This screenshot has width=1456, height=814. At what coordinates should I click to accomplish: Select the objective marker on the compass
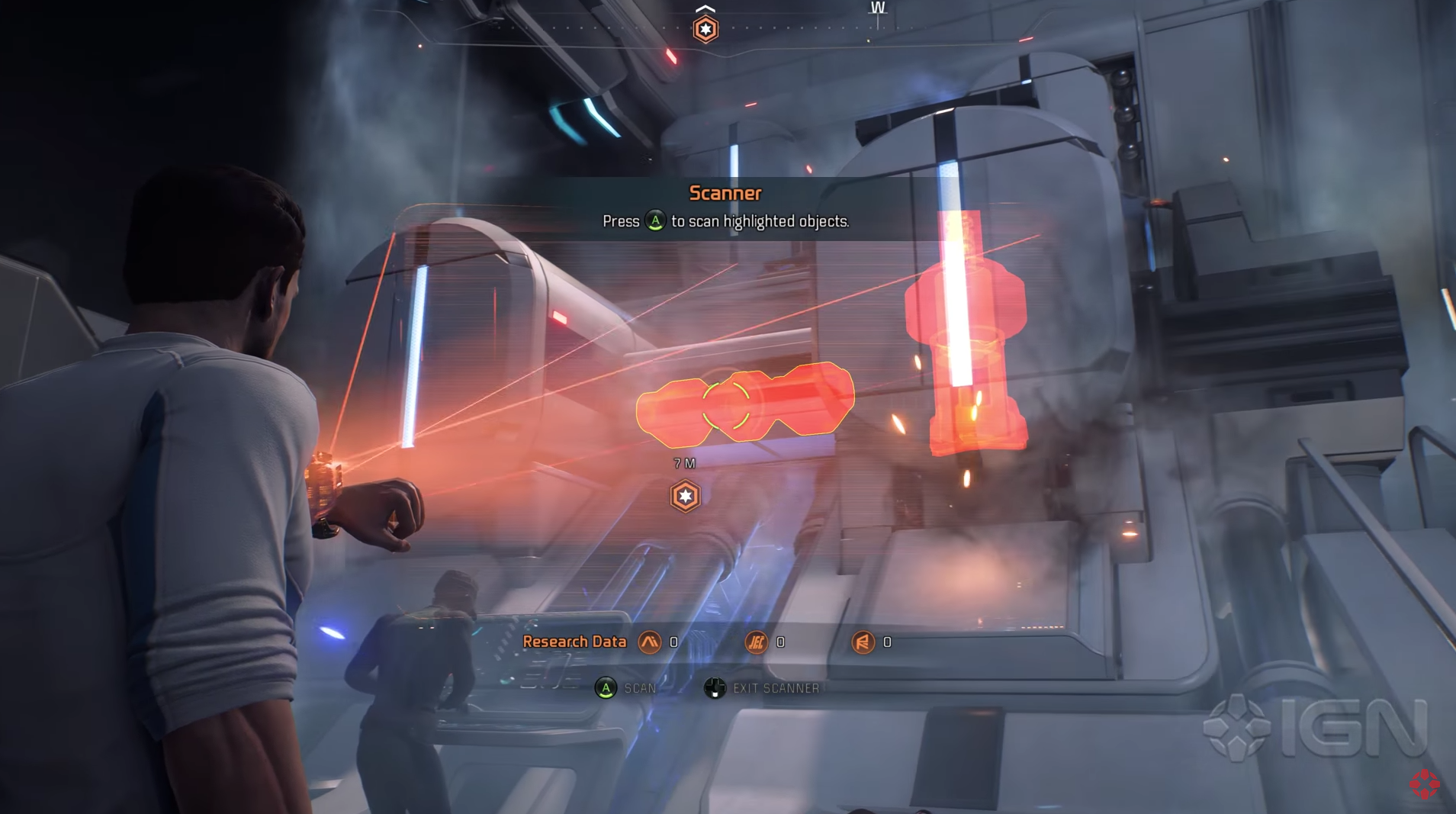tap(706, 29)
